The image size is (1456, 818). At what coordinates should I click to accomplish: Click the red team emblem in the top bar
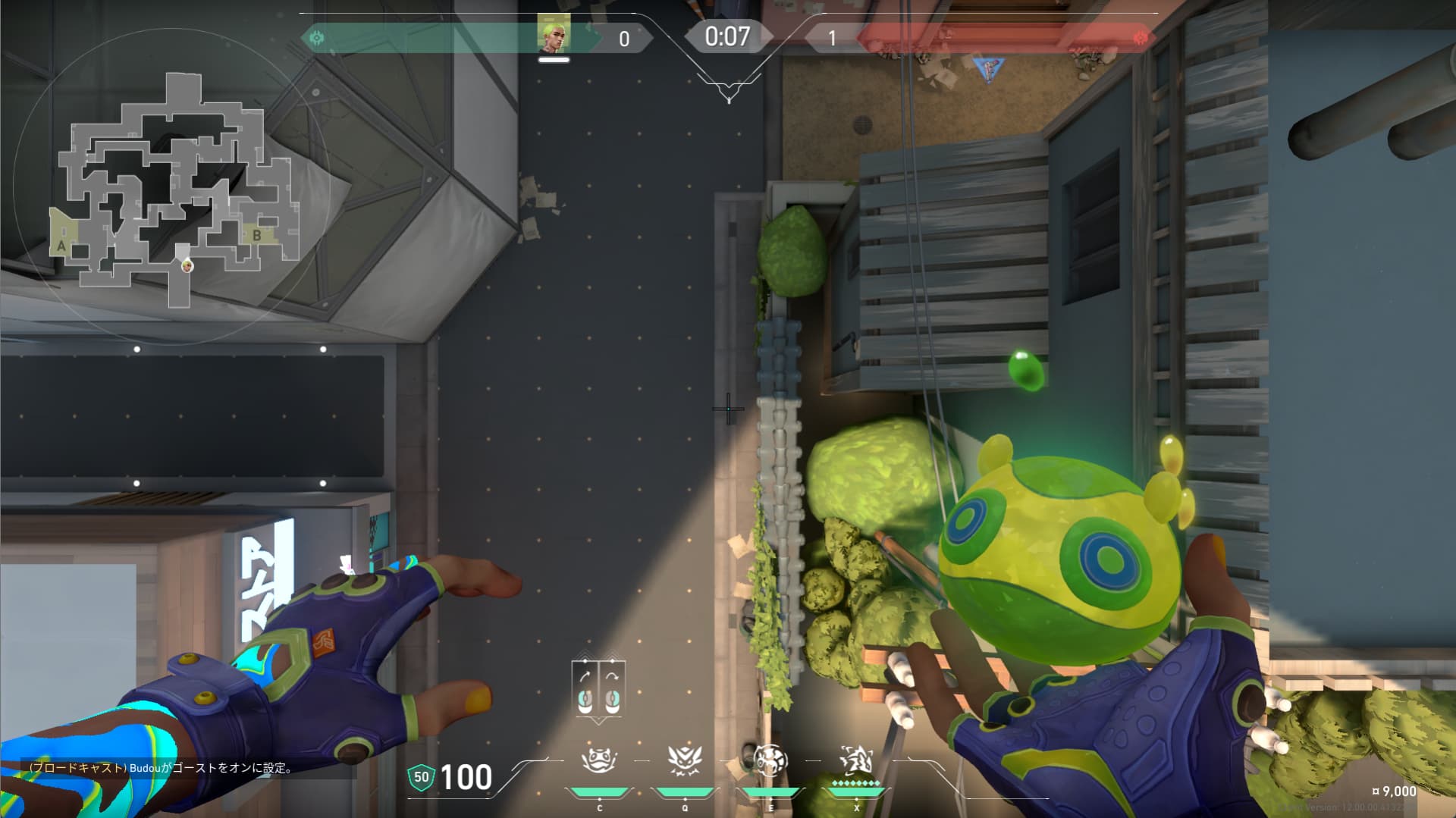pyautogui.click(x=1139, y=37)
